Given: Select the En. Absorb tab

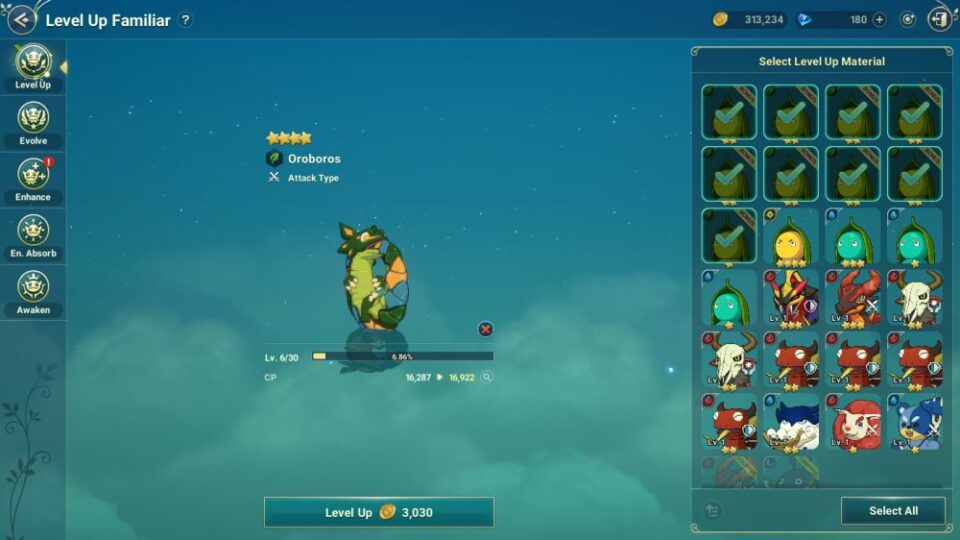Looking at the screenshot, I should [33, 236].
